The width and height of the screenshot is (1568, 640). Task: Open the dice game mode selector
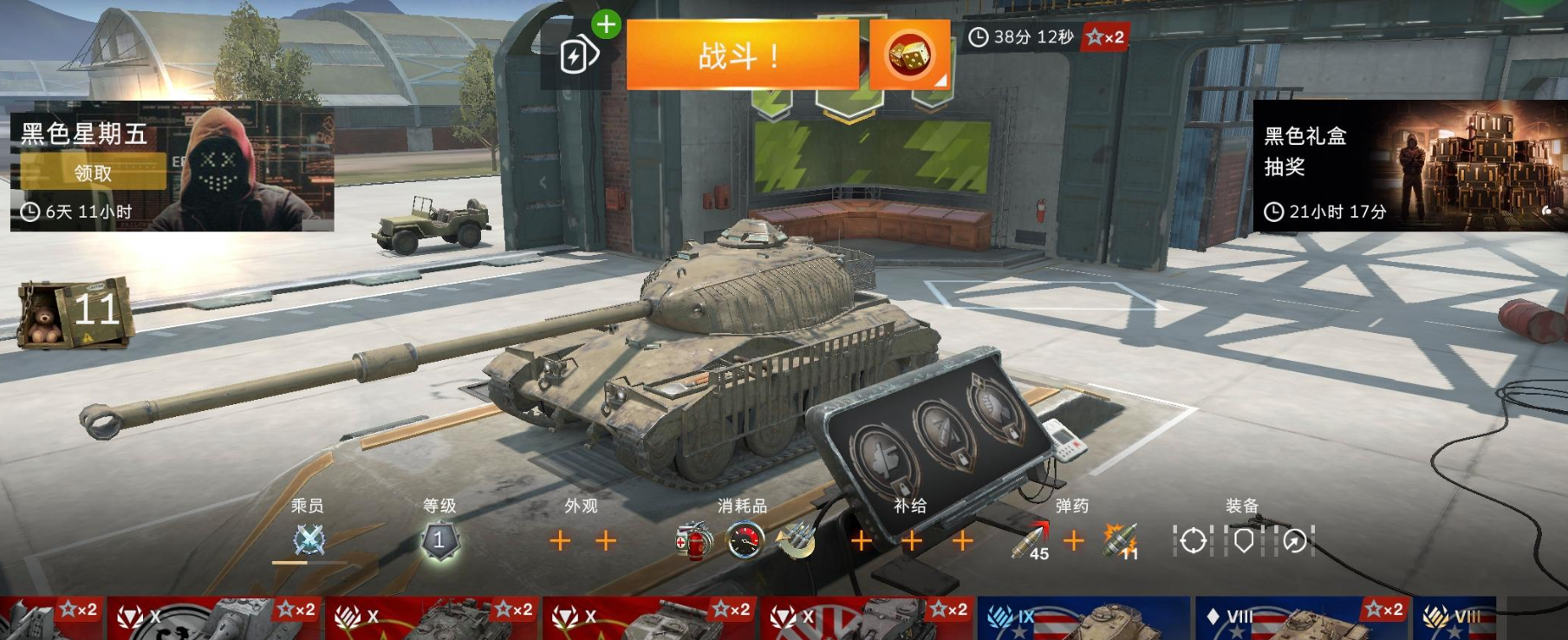908,55
